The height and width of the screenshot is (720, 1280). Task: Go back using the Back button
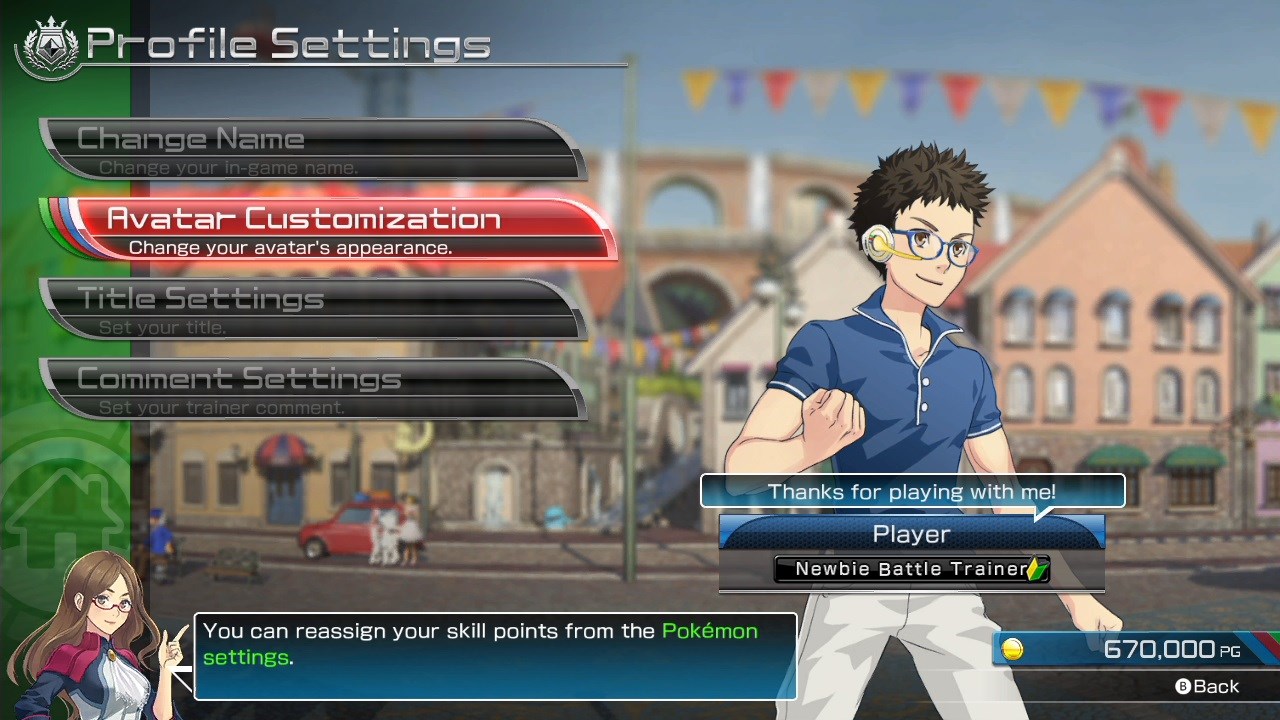1207,687
